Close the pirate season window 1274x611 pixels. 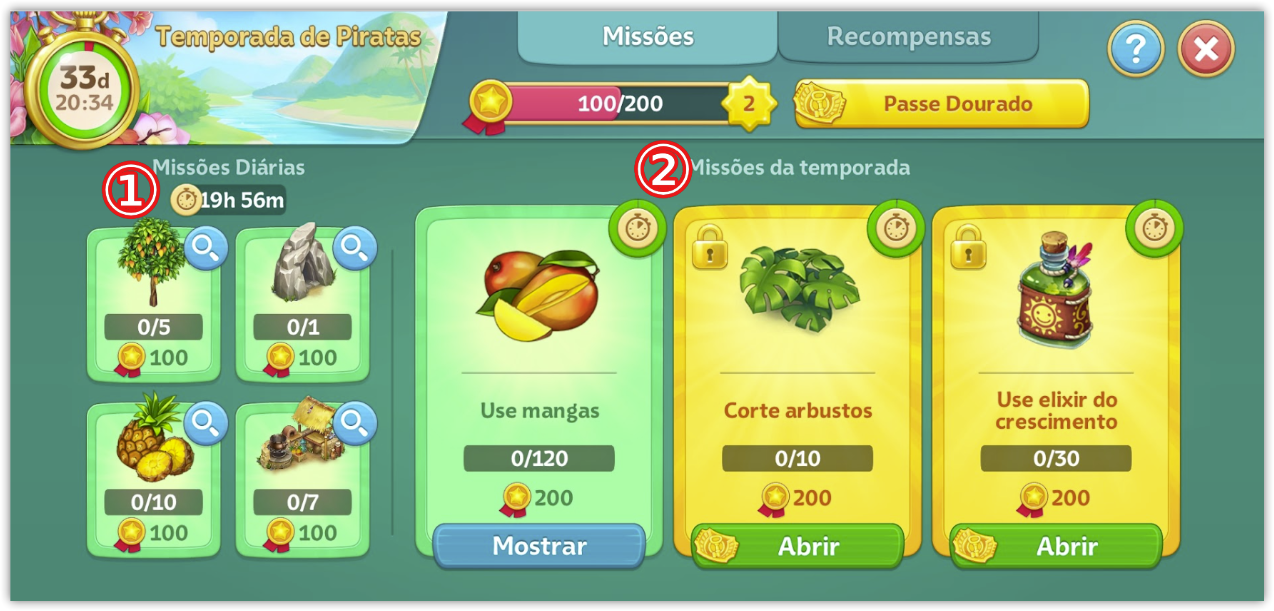[x=1206, y=49]
